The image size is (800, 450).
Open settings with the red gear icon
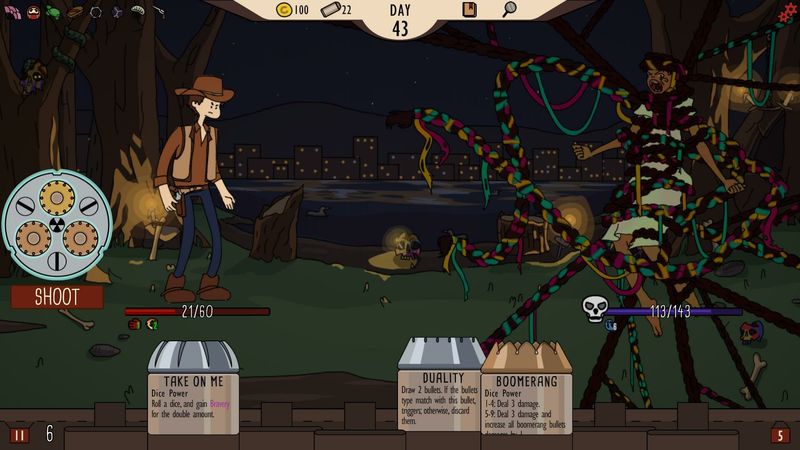pos(788,11)
